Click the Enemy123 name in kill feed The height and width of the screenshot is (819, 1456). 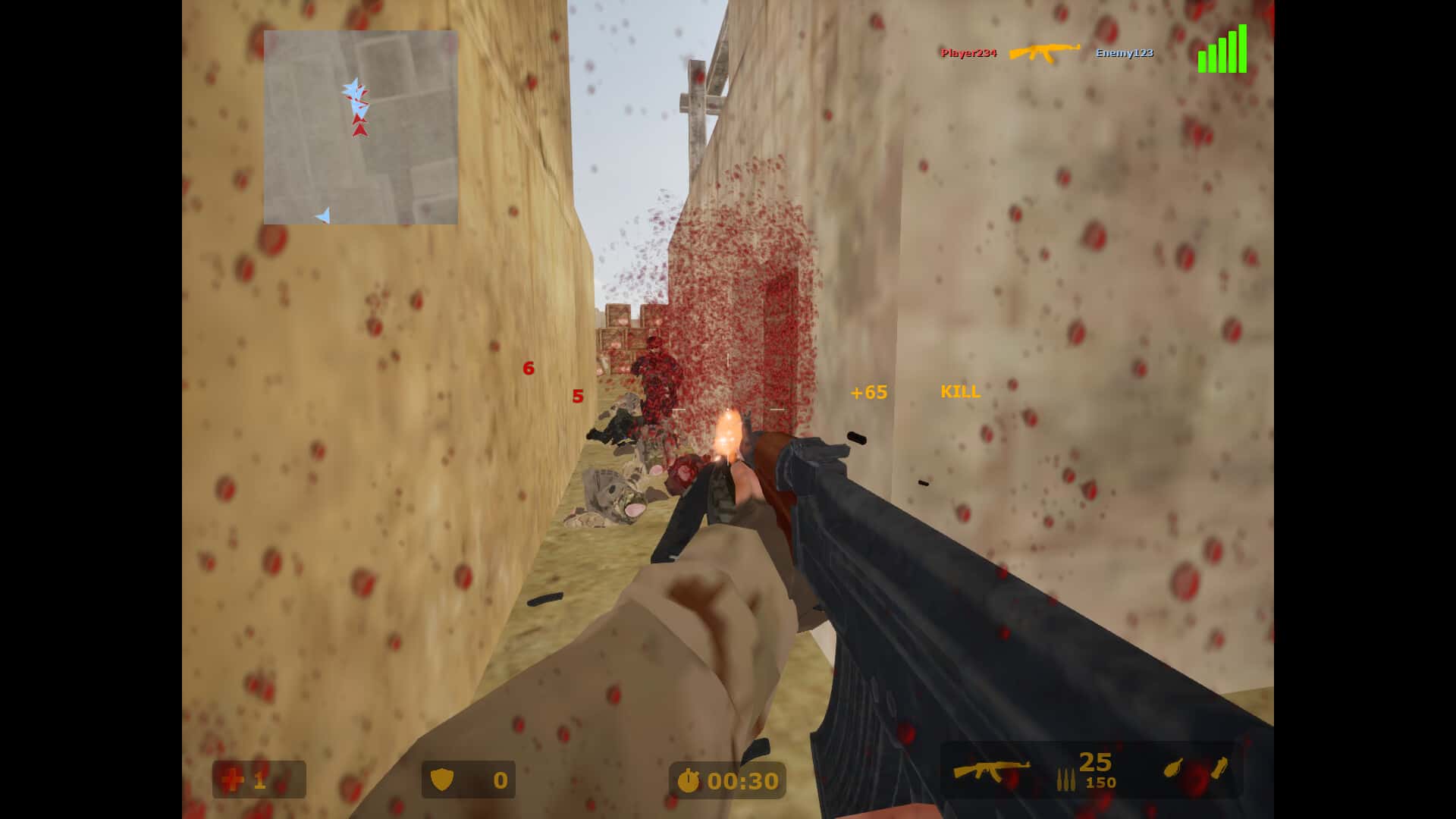(x=1123, y=54)
